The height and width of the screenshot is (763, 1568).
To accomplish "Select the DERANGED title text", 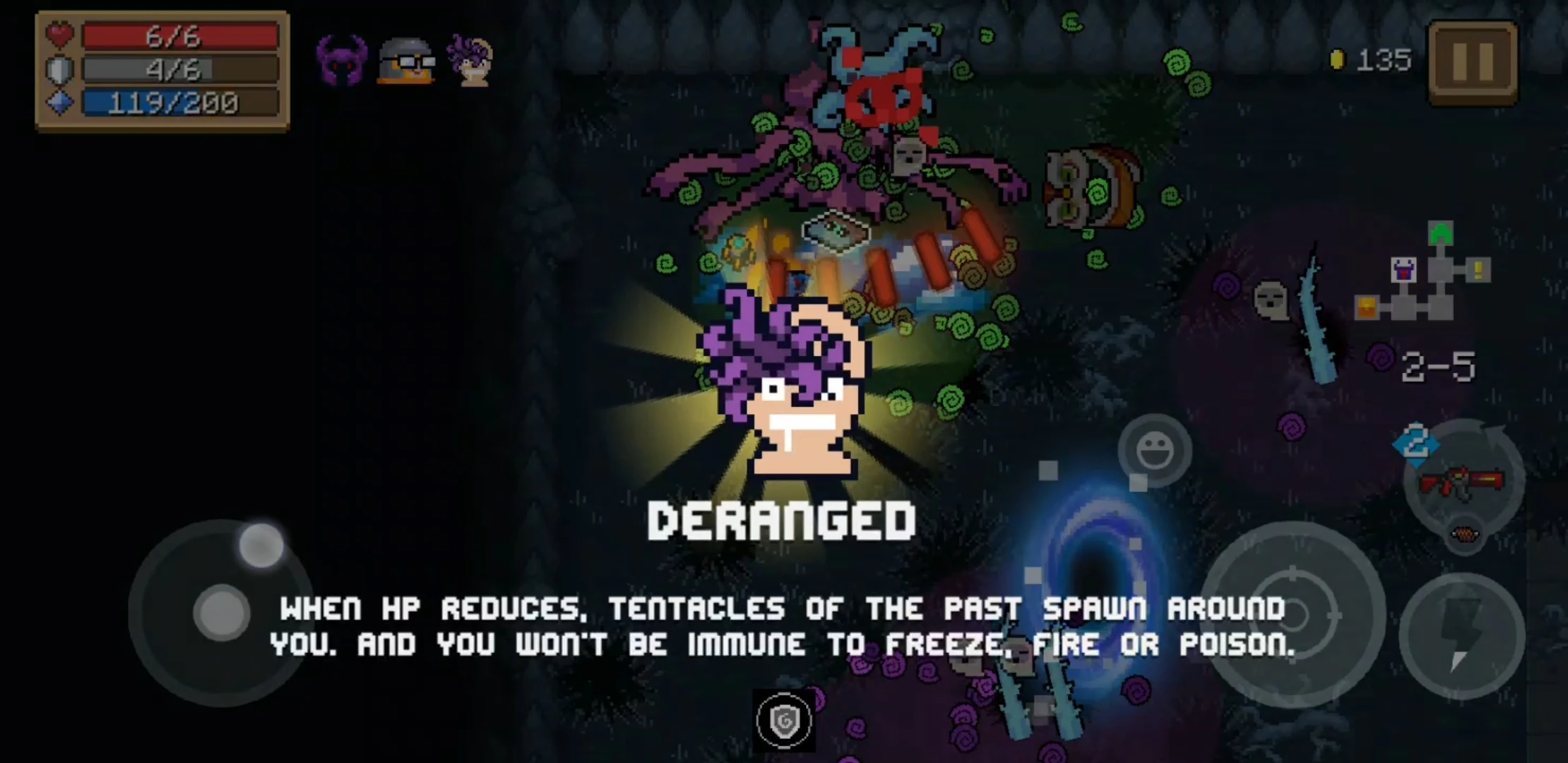I will 783,519.
